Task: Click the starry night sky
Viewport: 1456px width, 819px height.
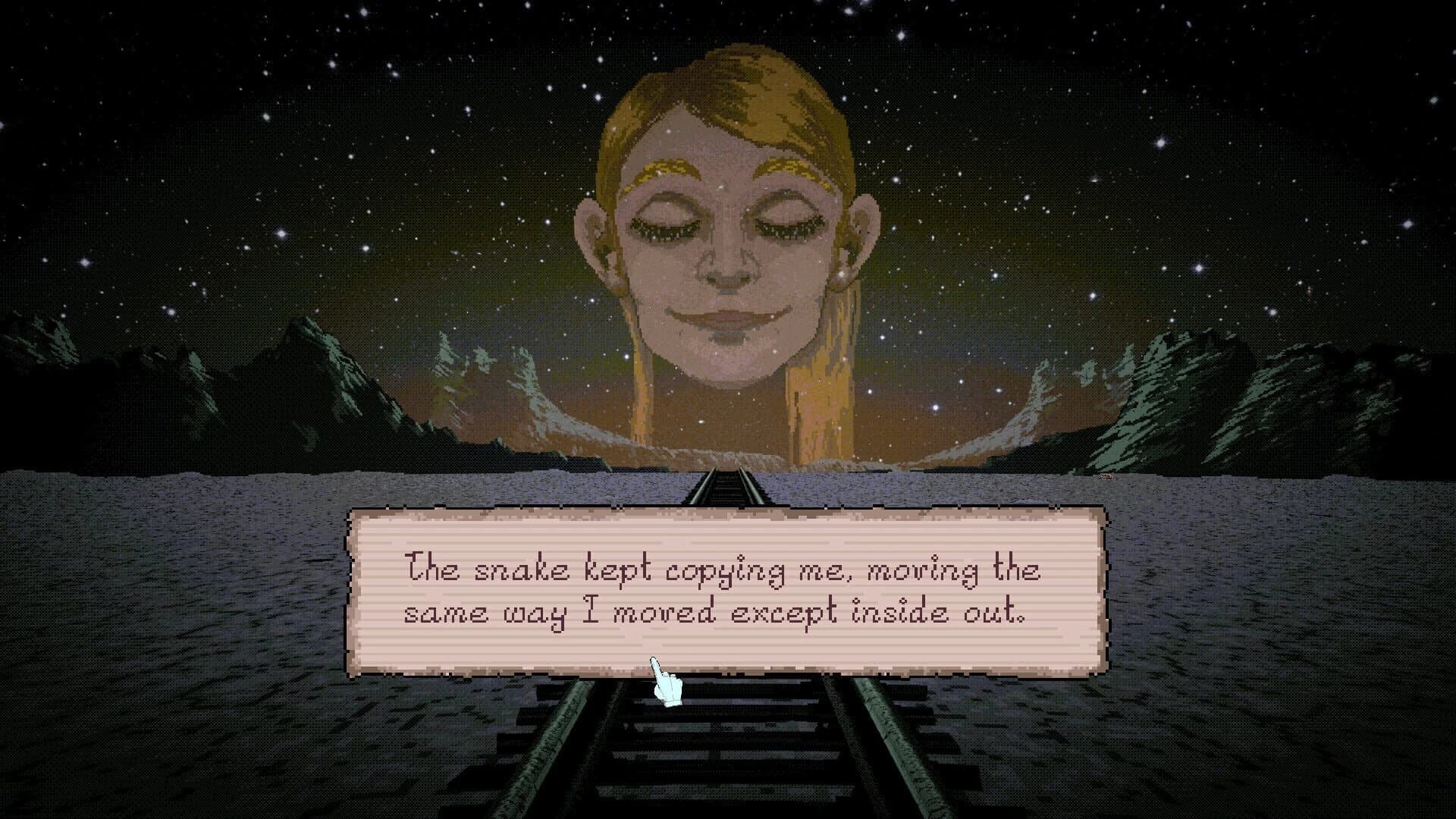Action: [x=303, y=114]
